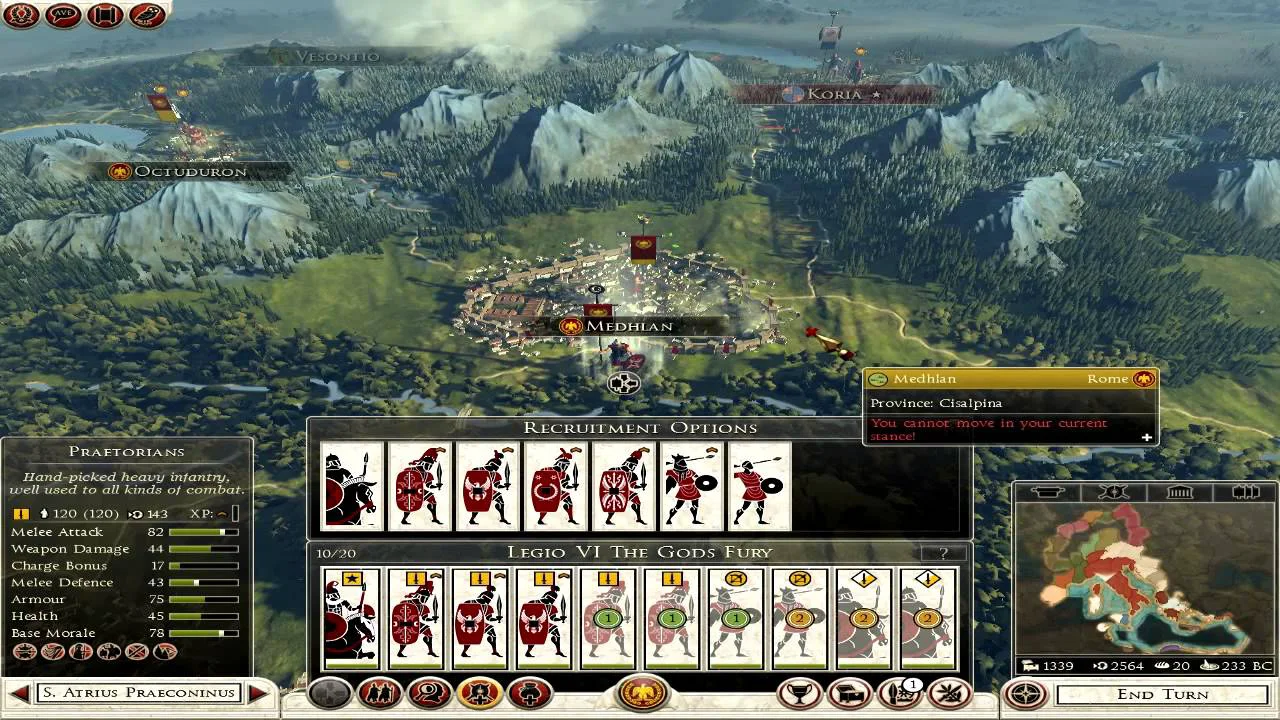
Task: Open the trophy cup objectives button
Action: [x=800, y=692]
